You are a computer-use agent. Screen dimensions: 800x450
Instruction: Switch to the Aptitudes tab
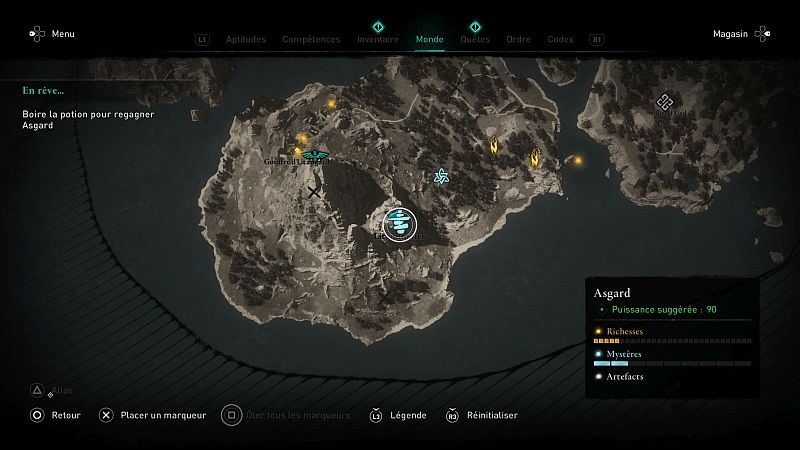(246, 40)
